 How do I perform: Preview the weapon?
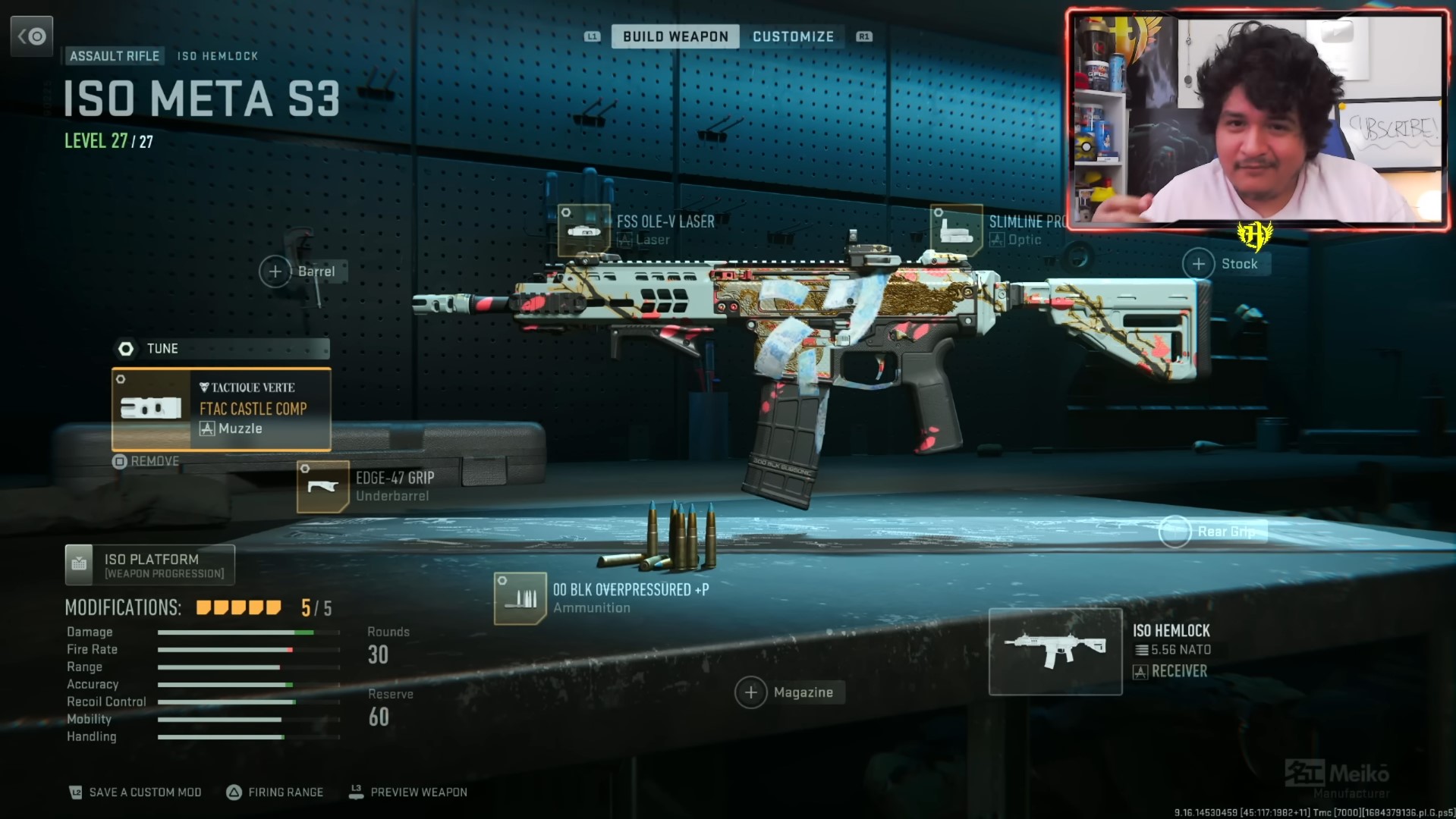click(x=408, y=792)
